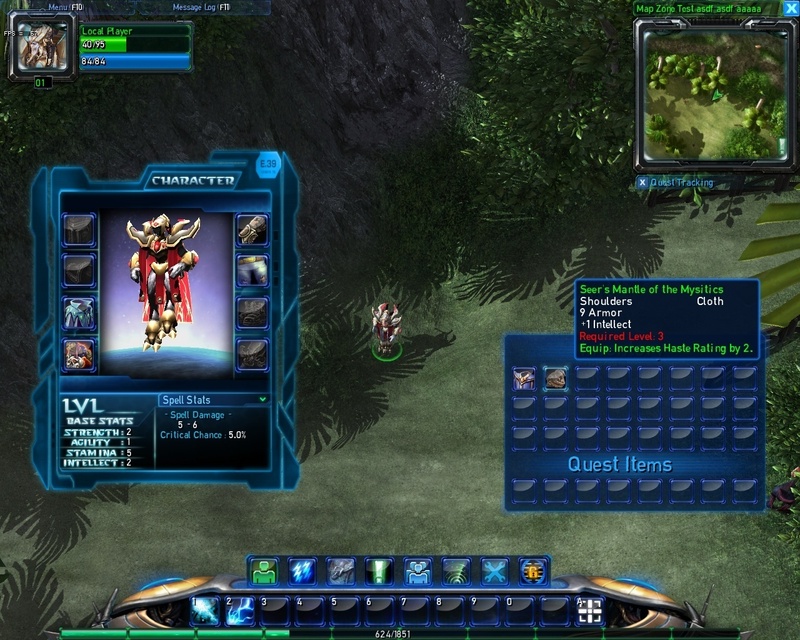Screen dimensions: 800x640
Task: Select the equipped gloves slot
Action: point(252,230)
